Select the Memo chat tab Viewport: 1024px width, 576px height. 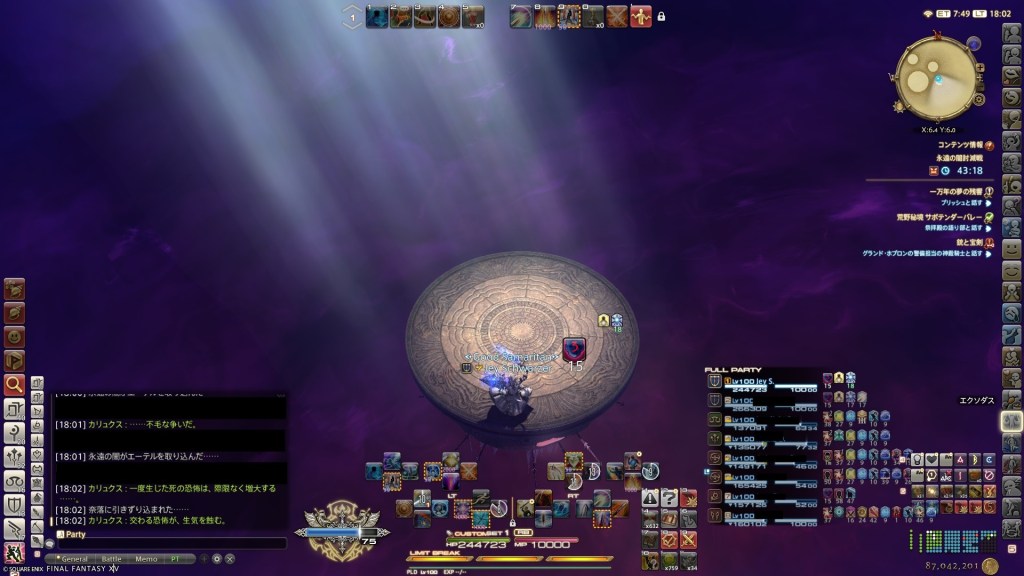pos(145,559)
